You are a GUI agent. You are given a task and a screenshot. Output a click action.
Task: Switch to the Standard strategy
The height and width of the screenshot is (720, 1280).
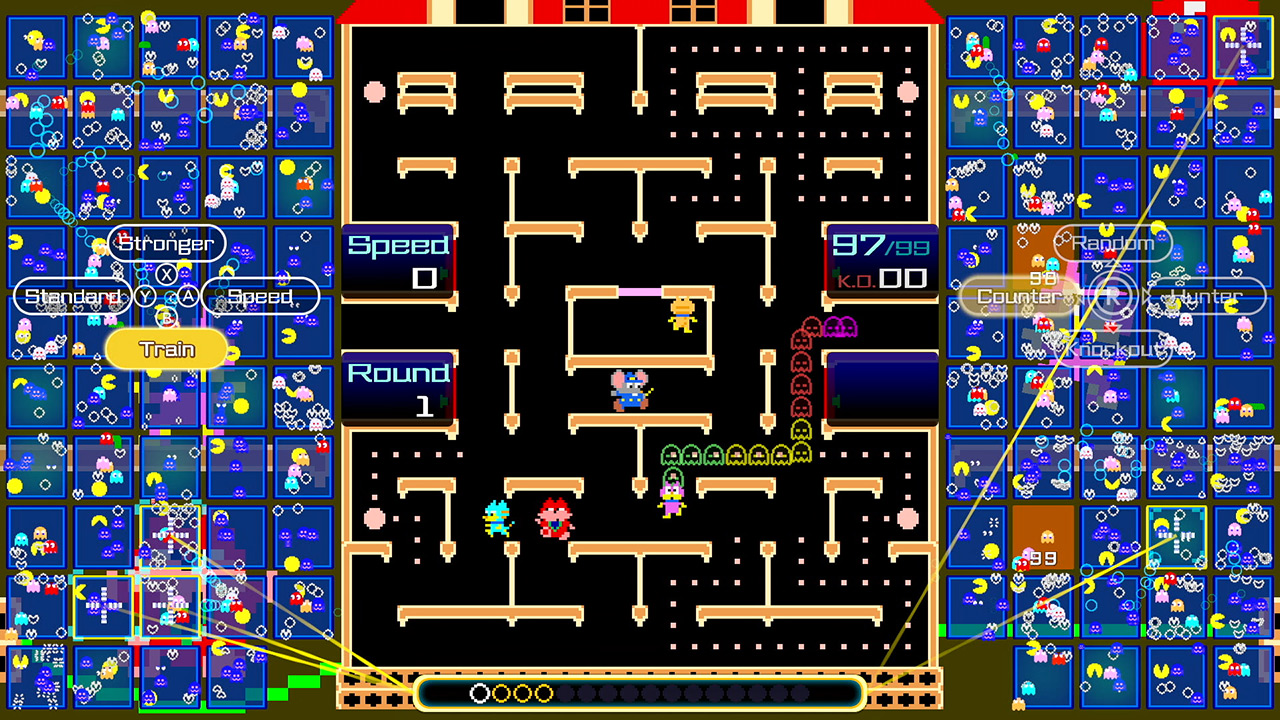pos(71,295)
